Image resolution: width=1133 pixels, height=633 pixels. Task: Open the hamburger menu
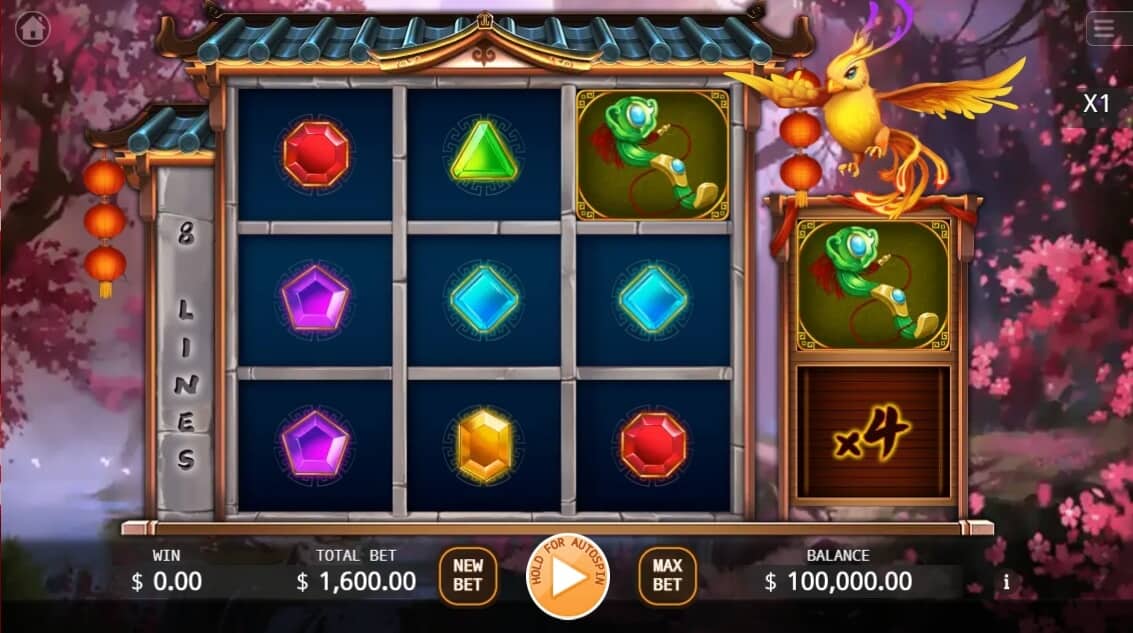[x=1104, y=29]
